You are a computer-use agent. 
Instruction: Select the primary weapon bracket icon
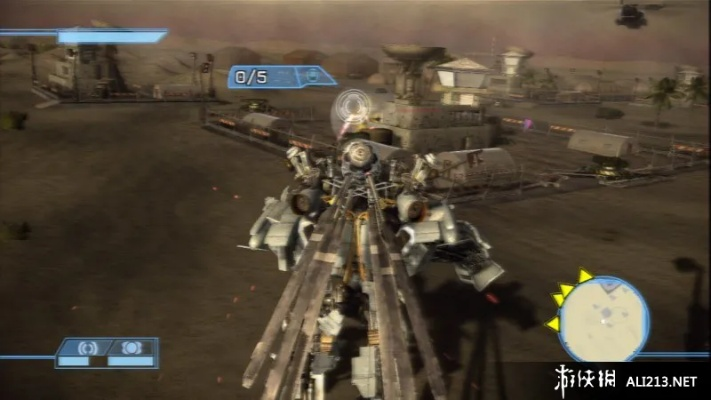pyautogui.click(x=87, y=347)
